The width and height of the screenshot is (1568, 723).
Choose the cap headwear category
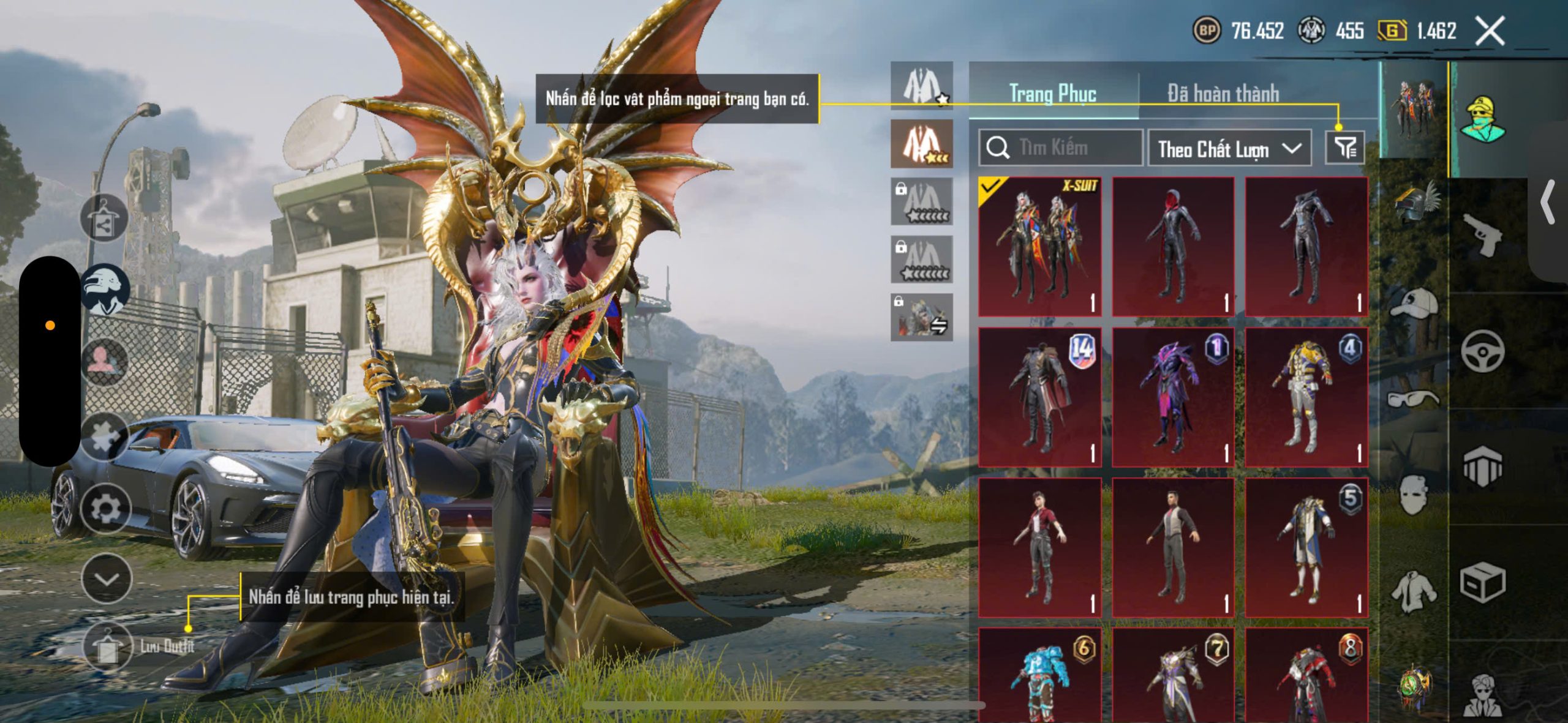pyautogui.click(x=1415, y=303)
